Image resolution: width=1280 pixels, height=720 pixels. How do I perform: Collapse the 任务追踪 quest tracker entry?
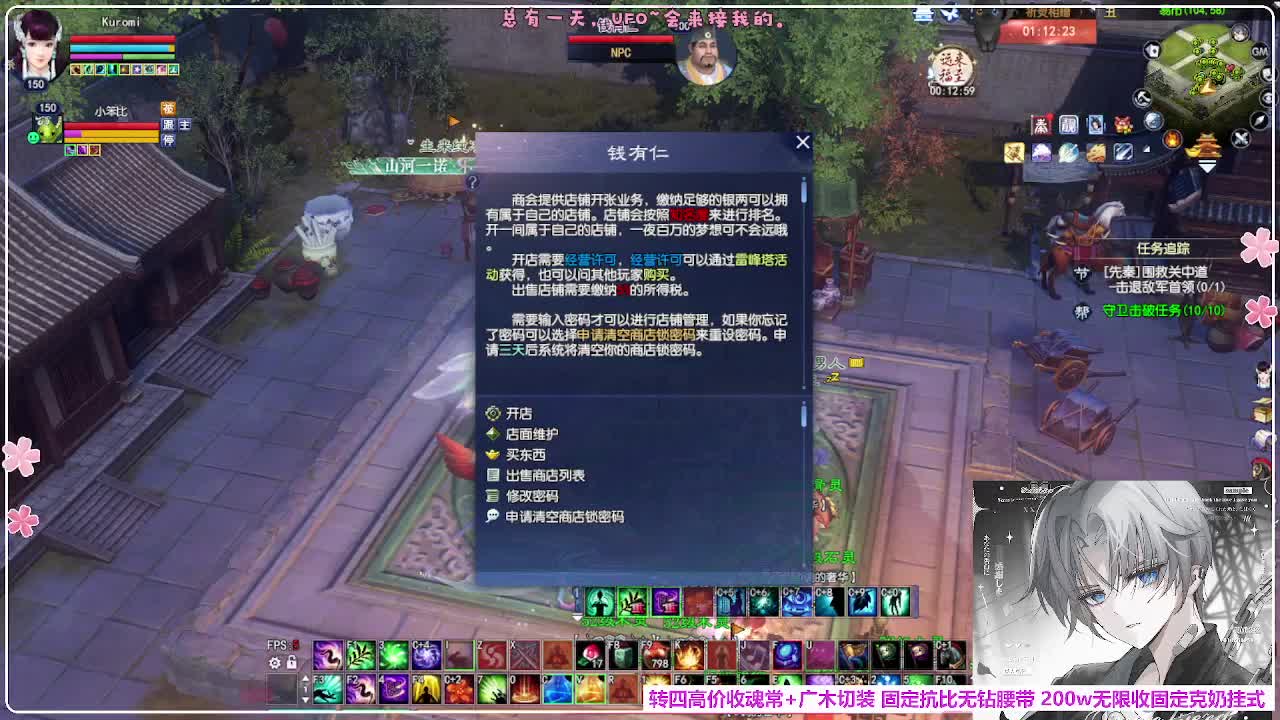click(1163, 246)
